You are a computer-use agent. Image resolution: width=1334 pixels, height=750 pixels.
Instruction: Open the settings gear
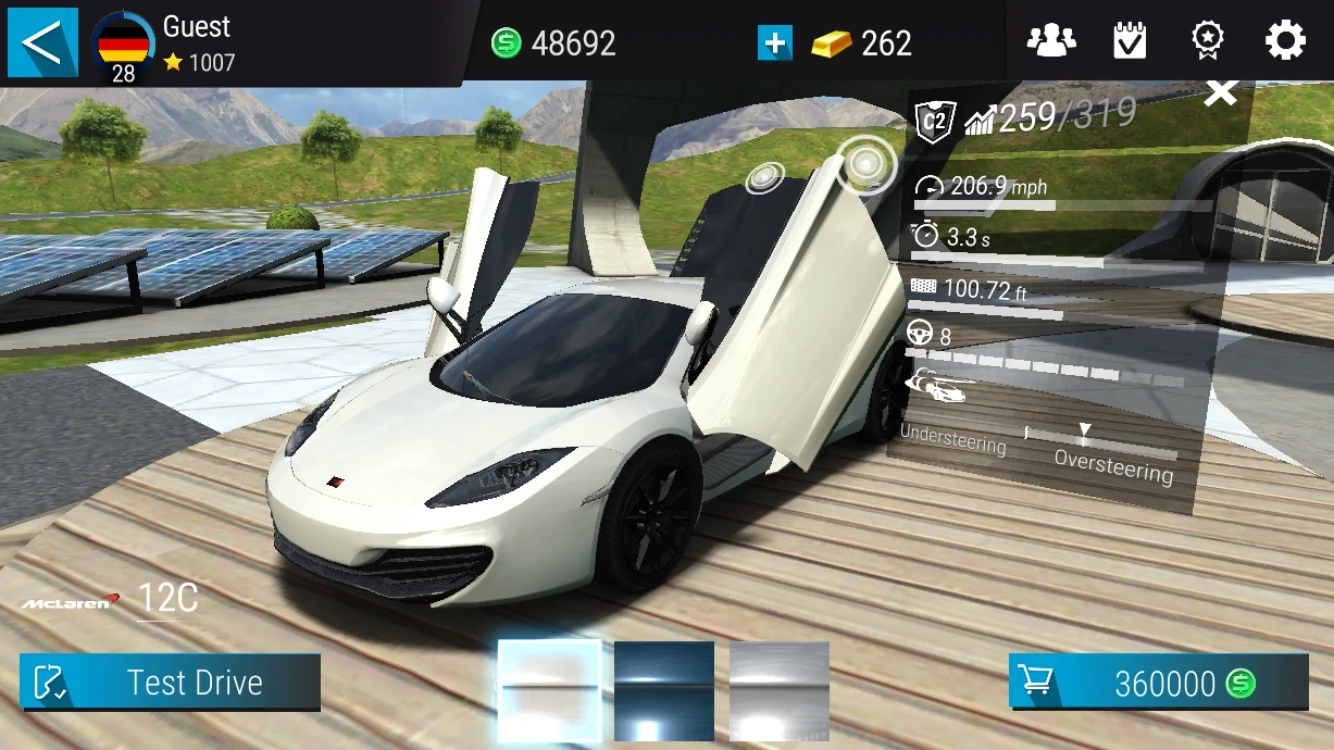tap(1285, 41)
